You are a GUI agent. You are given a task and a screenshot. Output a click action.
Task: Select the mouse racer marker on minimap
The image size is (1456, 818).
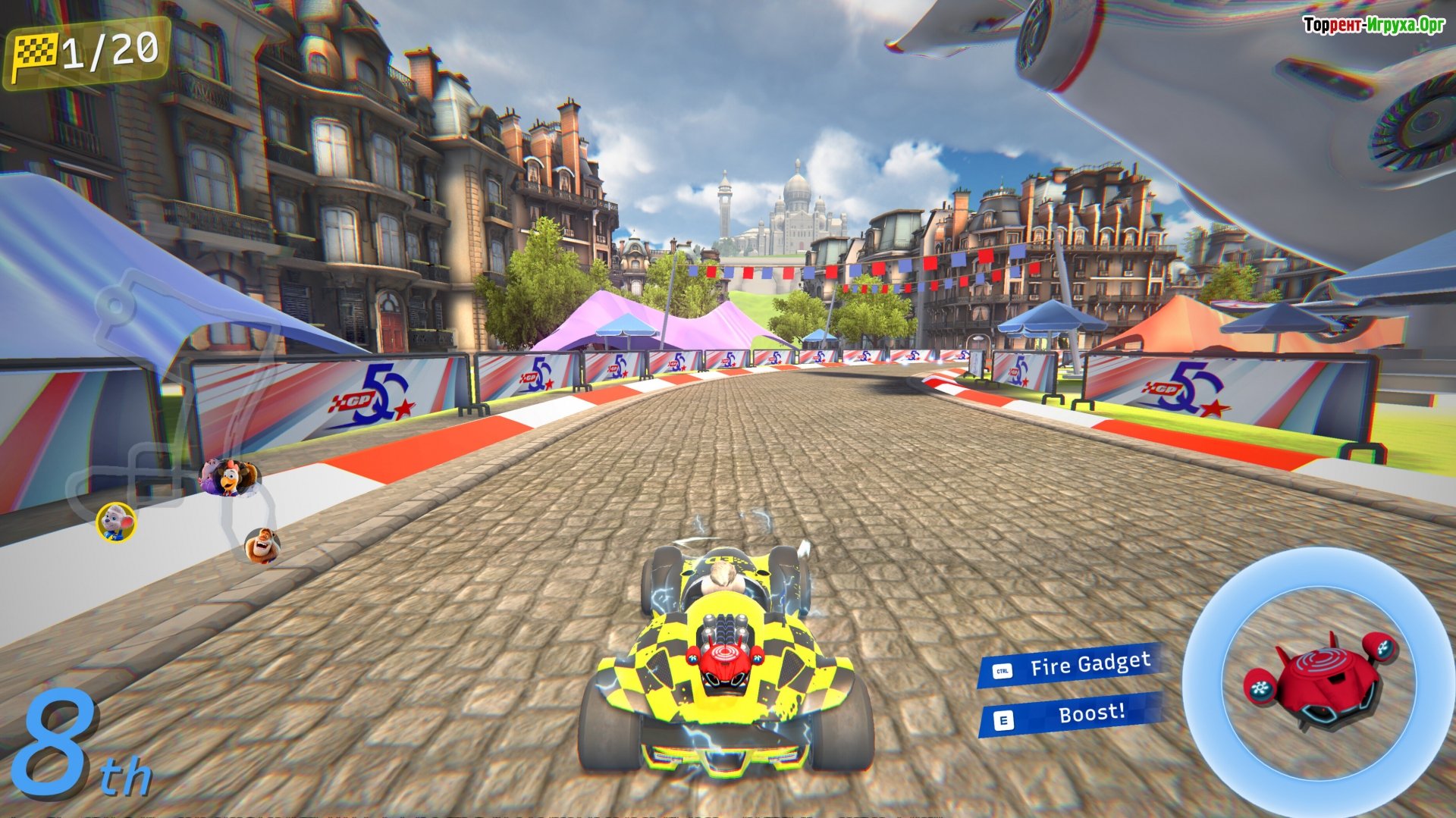tap(116, 522)
